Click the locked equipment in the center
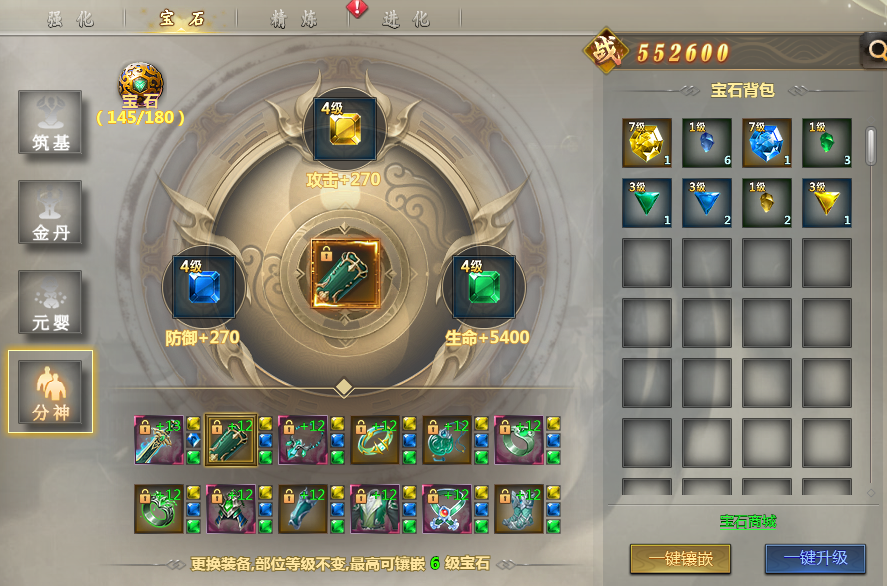 tap(345, 273)
